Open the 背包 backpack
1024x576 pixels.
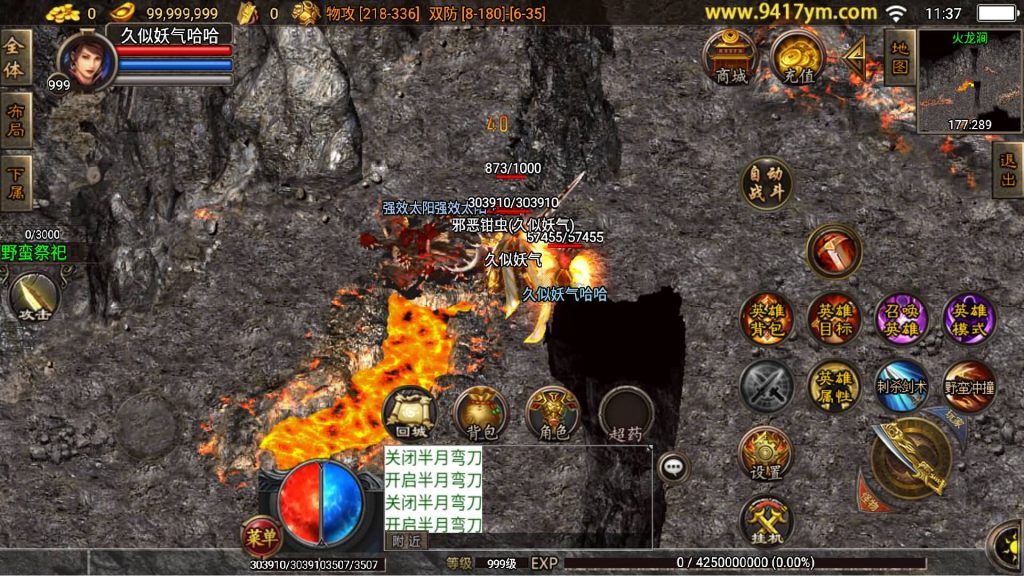[x=482, y=414]
